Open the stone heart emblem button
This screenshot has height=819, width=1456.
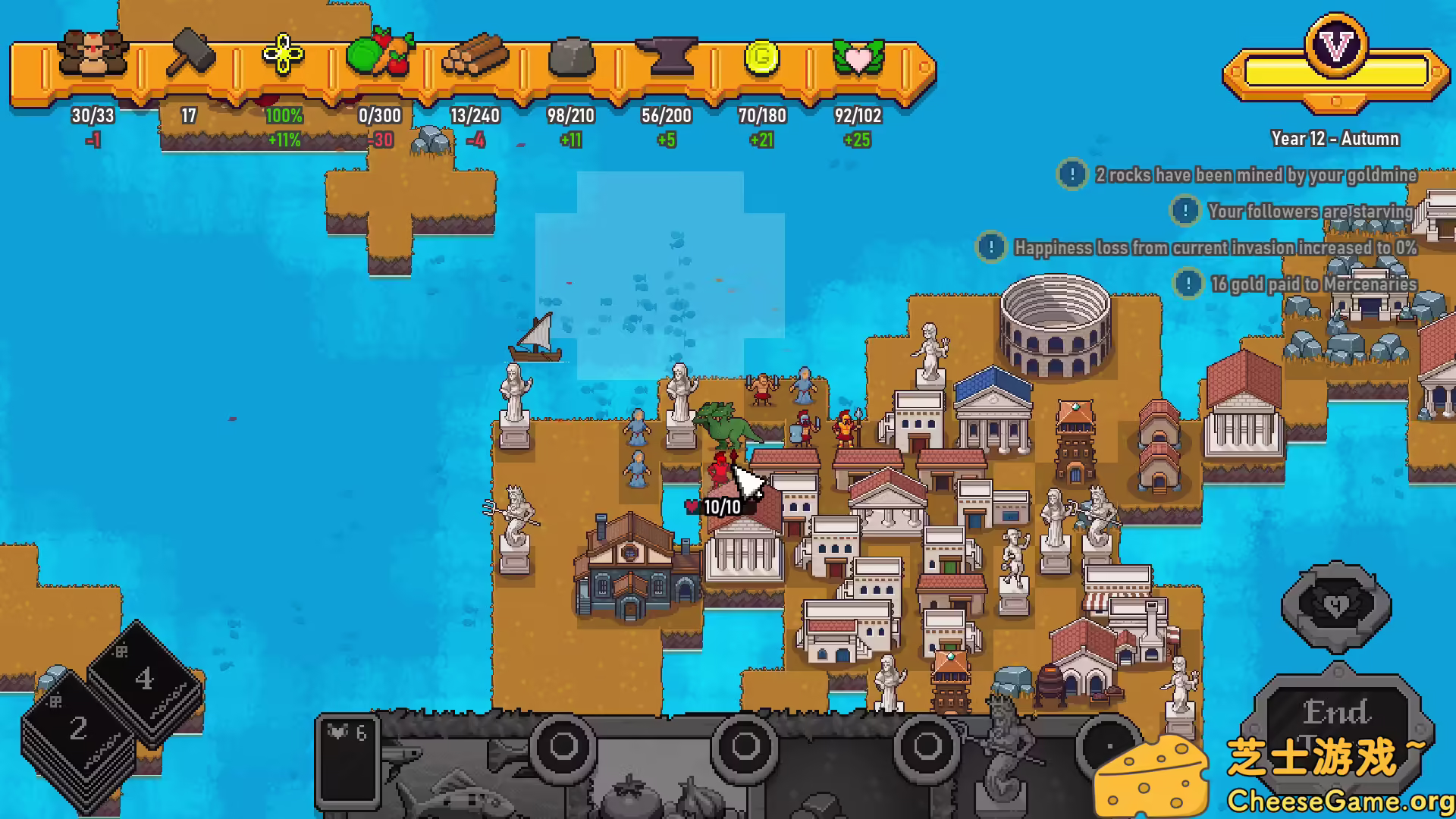[x=1336, y=606]
